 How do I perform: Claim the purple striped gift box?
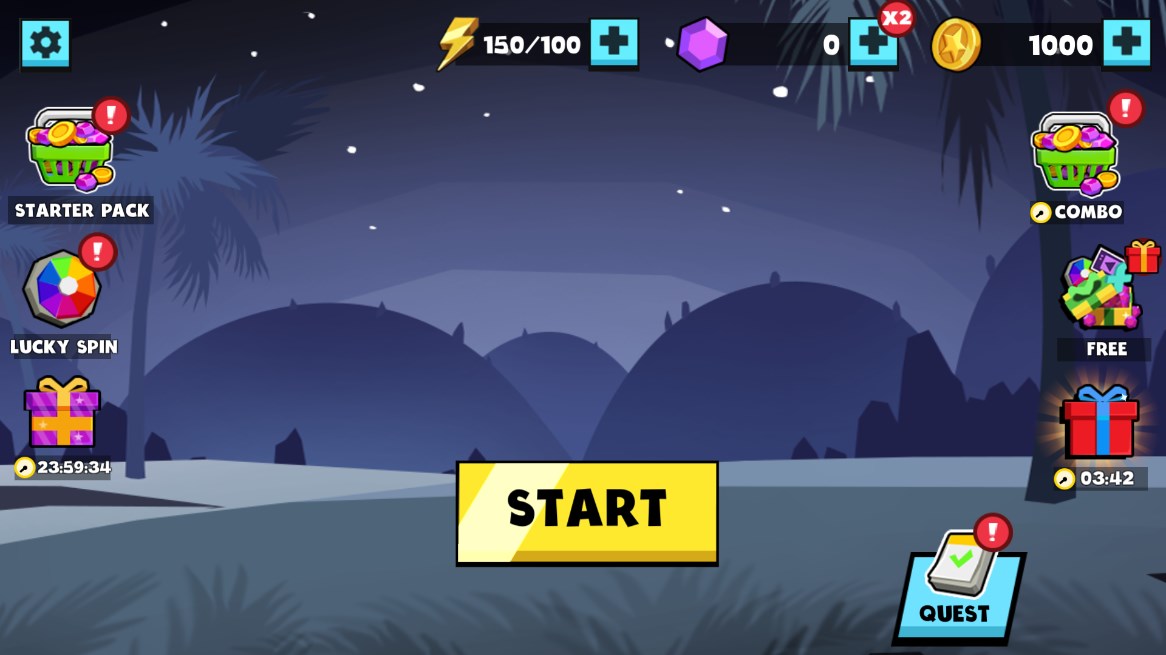point(62,413)
